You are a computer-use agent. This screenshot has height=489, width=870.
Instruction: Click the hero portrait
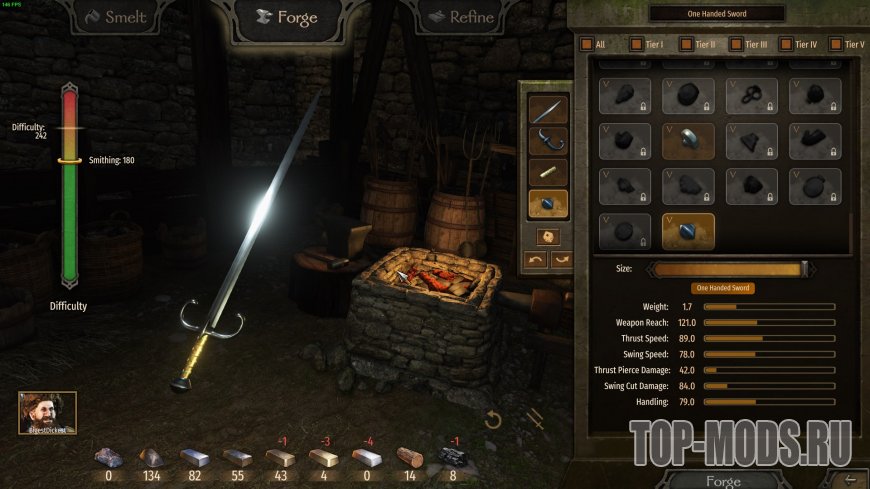click(47, 412)
